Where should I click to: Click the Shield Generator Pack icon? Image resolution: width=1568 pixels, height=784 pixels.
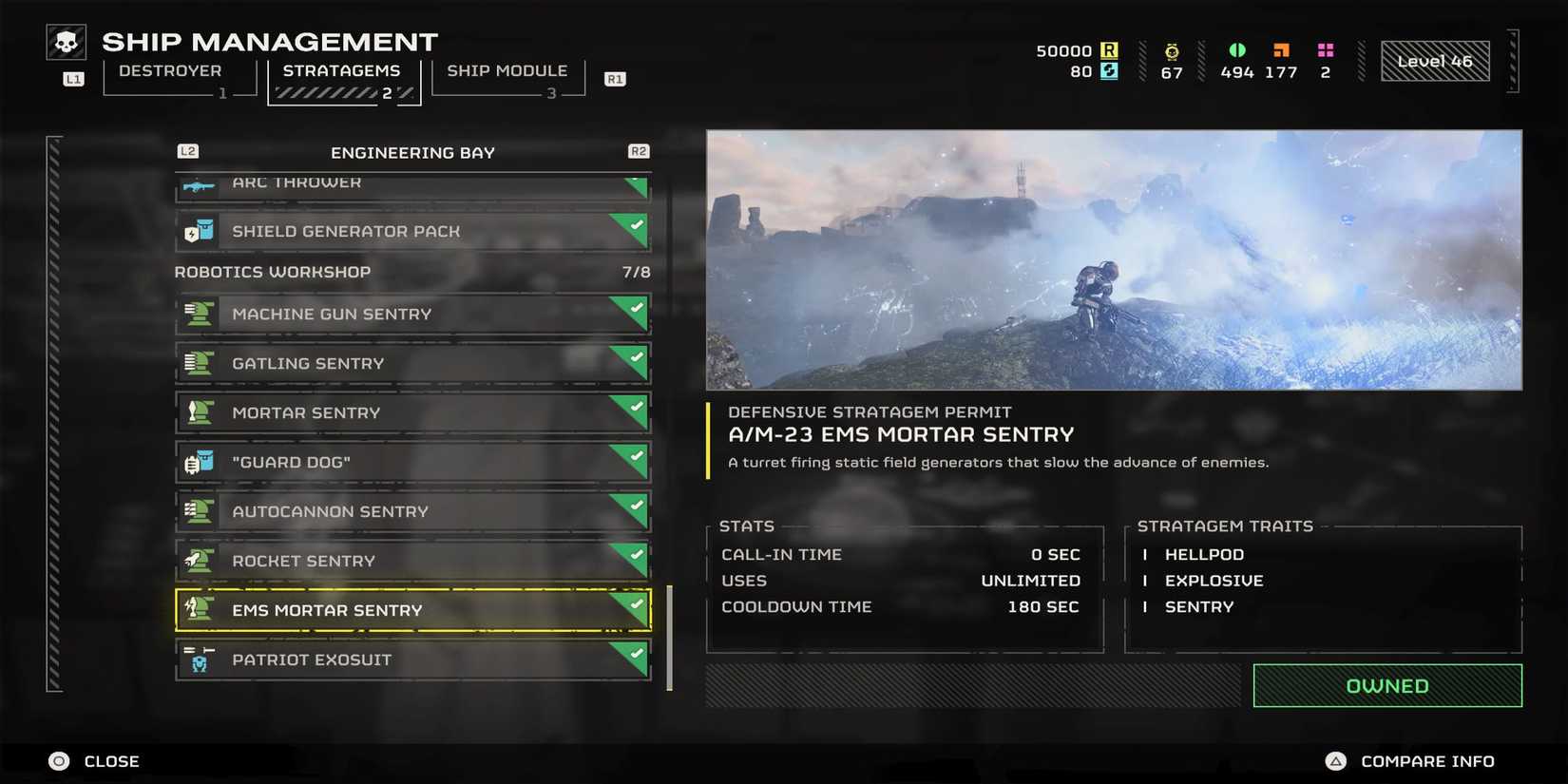[x=197, y=231]
